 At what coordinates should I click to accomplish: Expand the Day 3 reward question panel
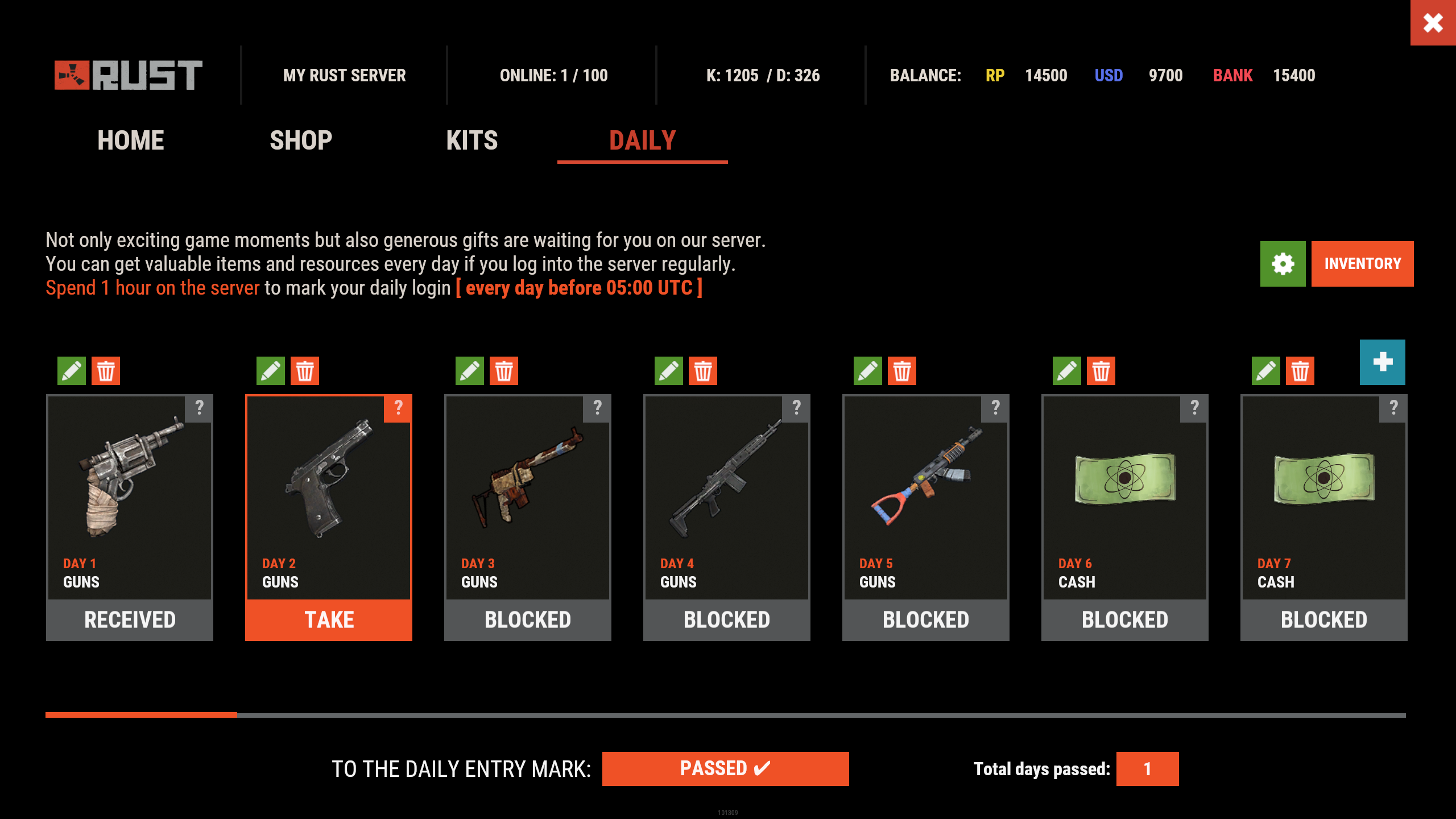coord(598,407)
